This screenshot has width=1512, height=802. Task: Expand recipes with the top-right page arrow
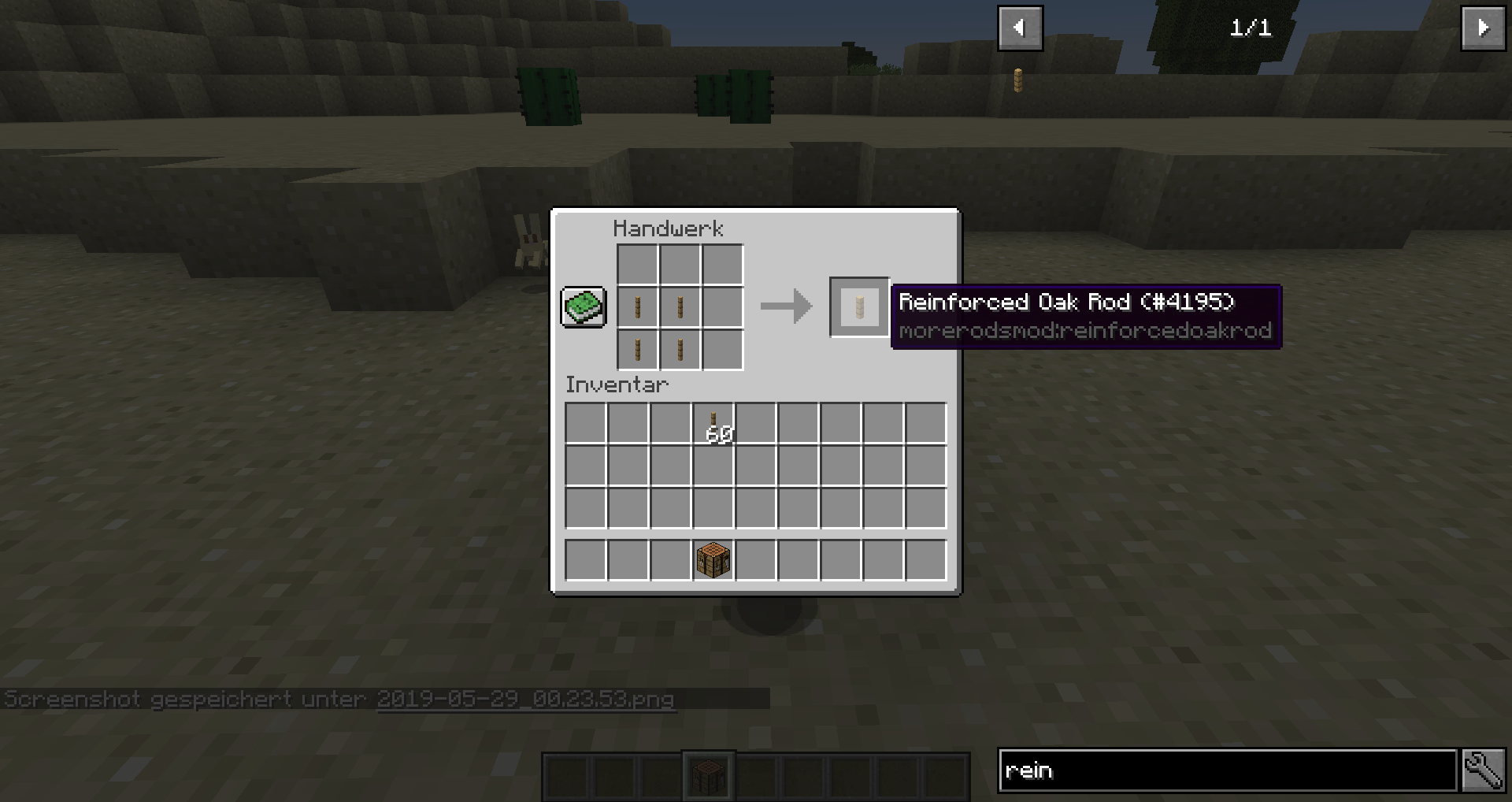click(1484, 28)
